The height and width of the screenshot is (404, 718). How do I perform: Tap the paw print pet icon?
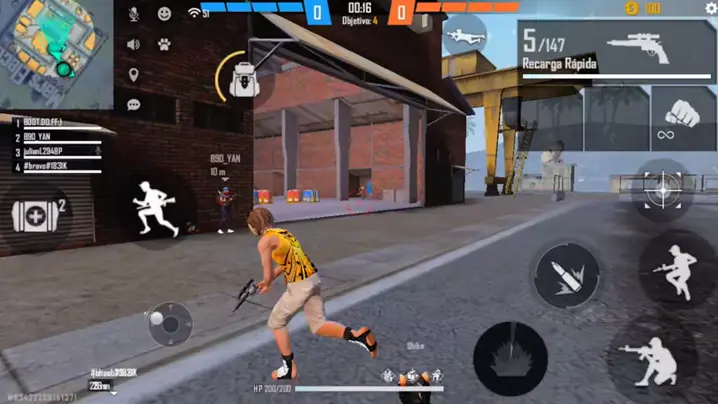(163, 44)
